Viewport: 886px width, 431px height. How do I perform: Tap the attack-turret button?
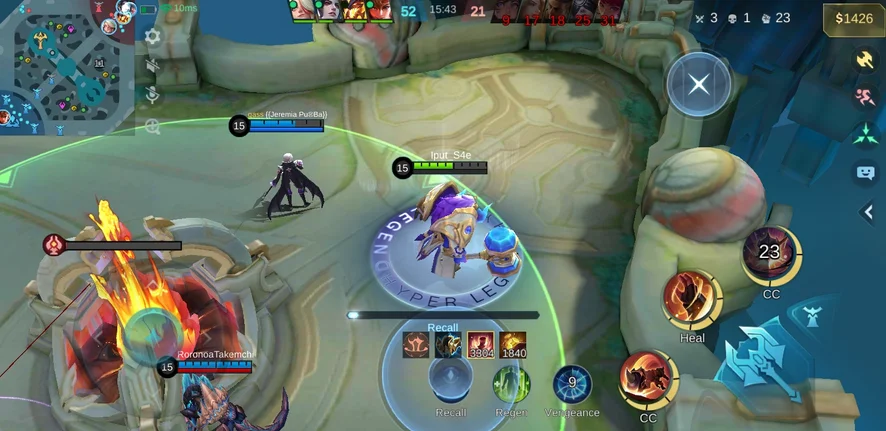click(813, 318)
